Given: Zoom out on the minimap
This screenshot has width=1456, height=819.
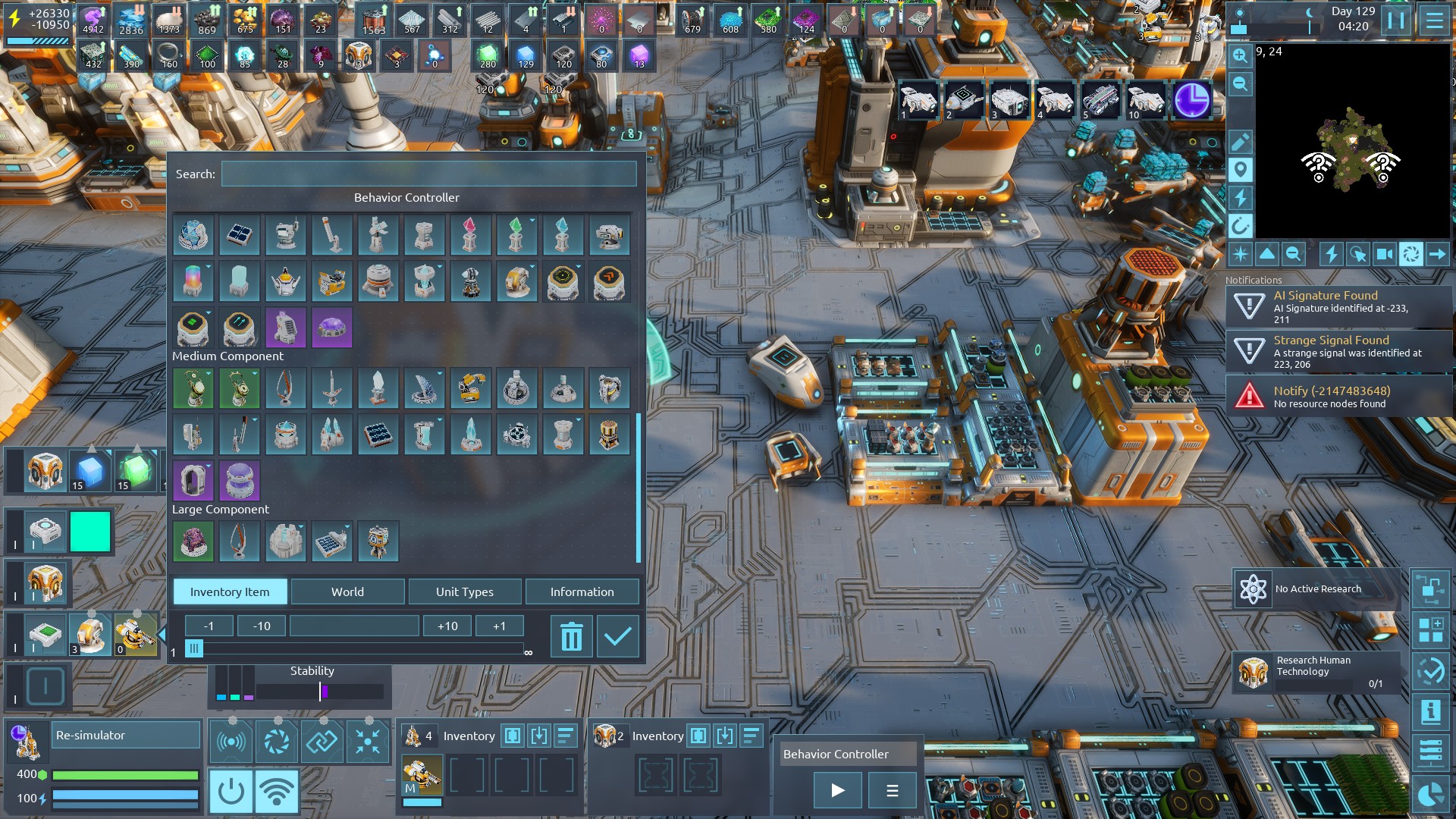Looking at the screenshot, I should (x=1240, y=83).
